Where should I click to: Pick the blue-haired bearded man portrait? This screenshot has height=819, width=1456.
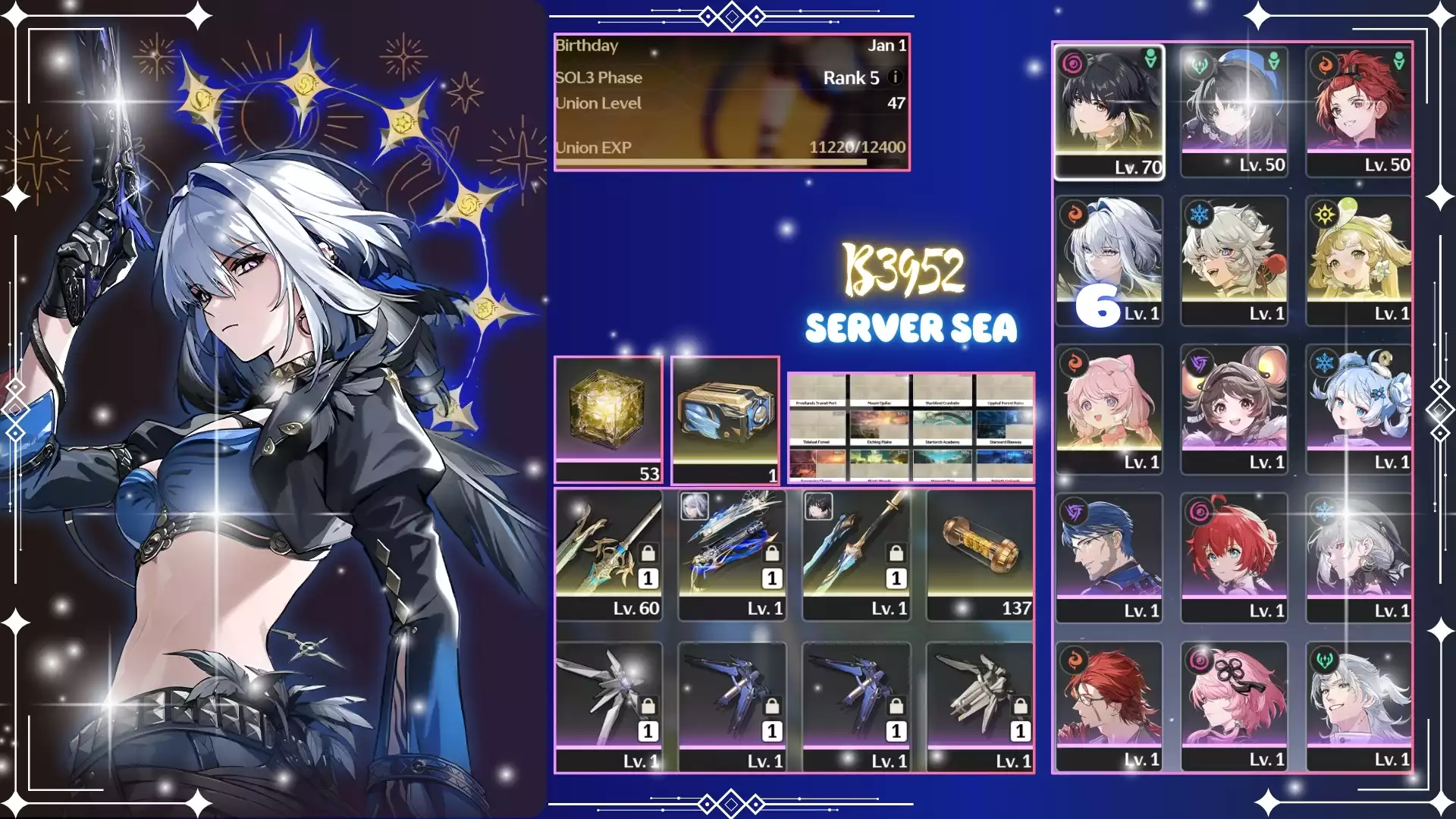(x=1109, y=557)
